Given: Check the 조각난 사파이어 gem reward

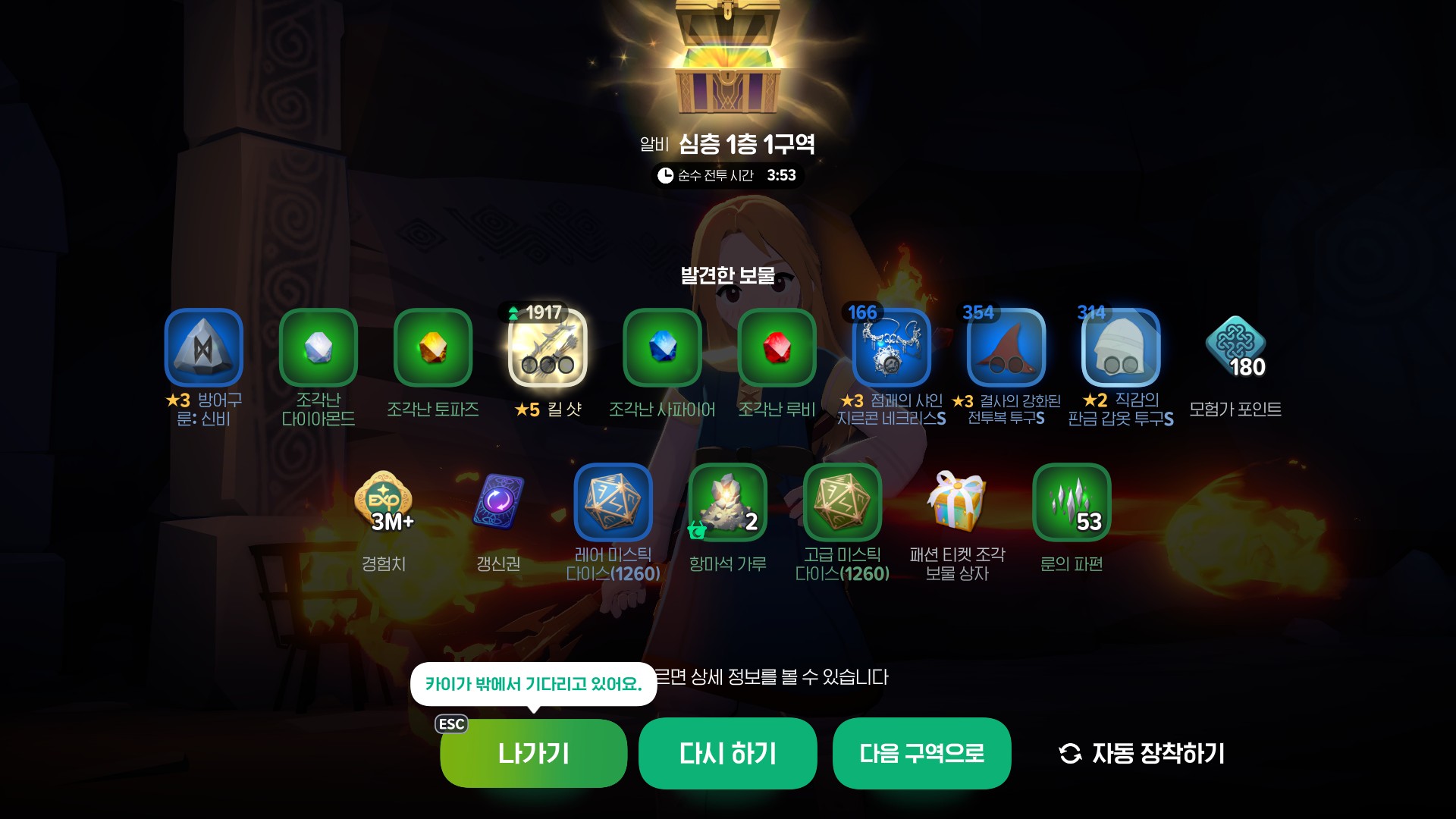Looking at the screenshot, I should [x=662, y=348].
